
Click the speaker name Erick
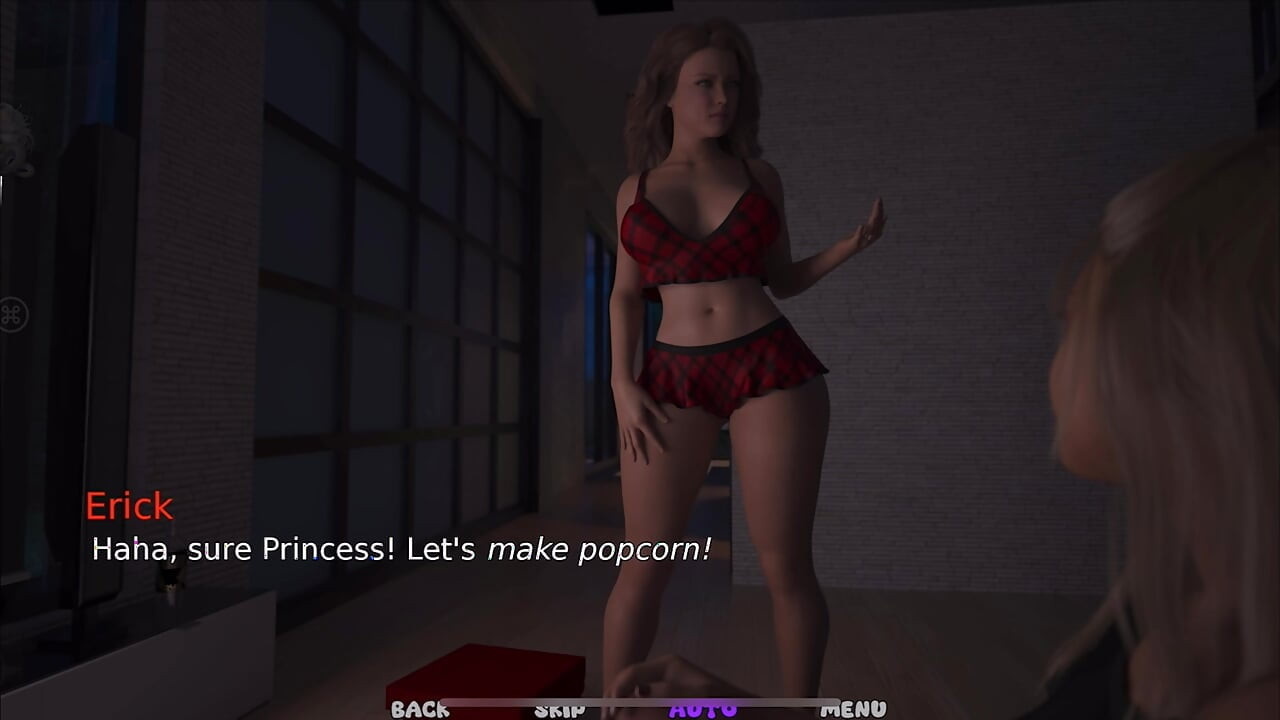(130, 506)
